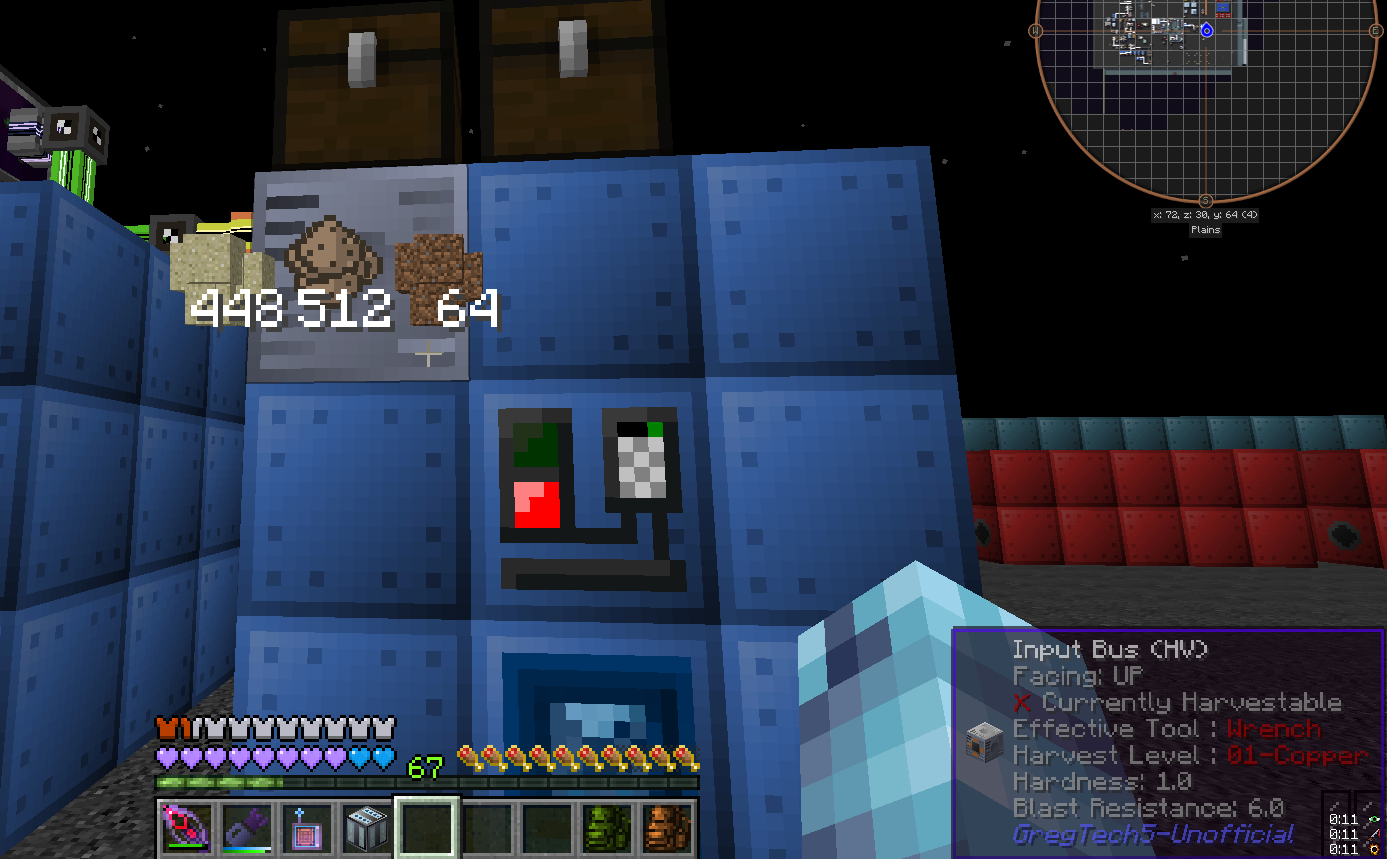Click the green eye status effect icon
The width and height of the screenshot is (1387, 859).
coord(1374,819)
